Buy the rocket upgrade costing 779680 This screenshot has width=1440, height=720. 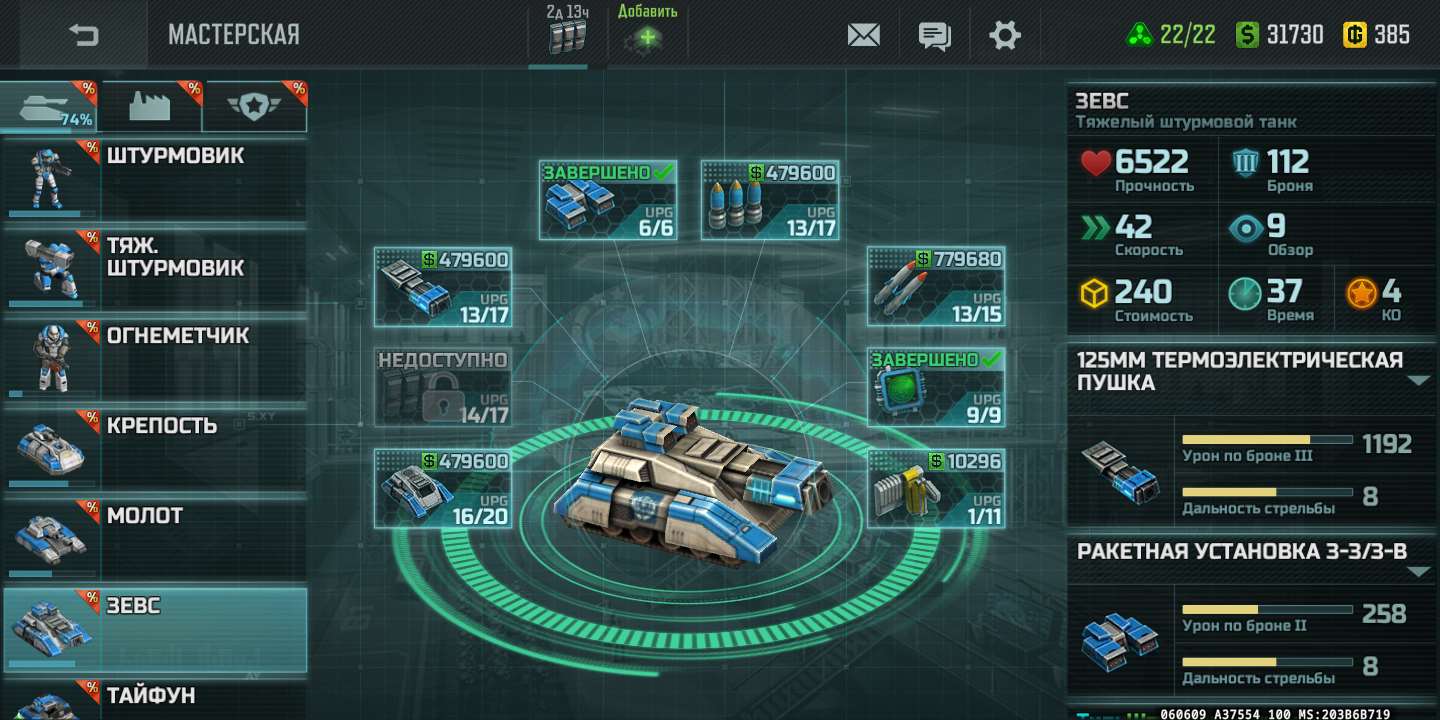936,288
